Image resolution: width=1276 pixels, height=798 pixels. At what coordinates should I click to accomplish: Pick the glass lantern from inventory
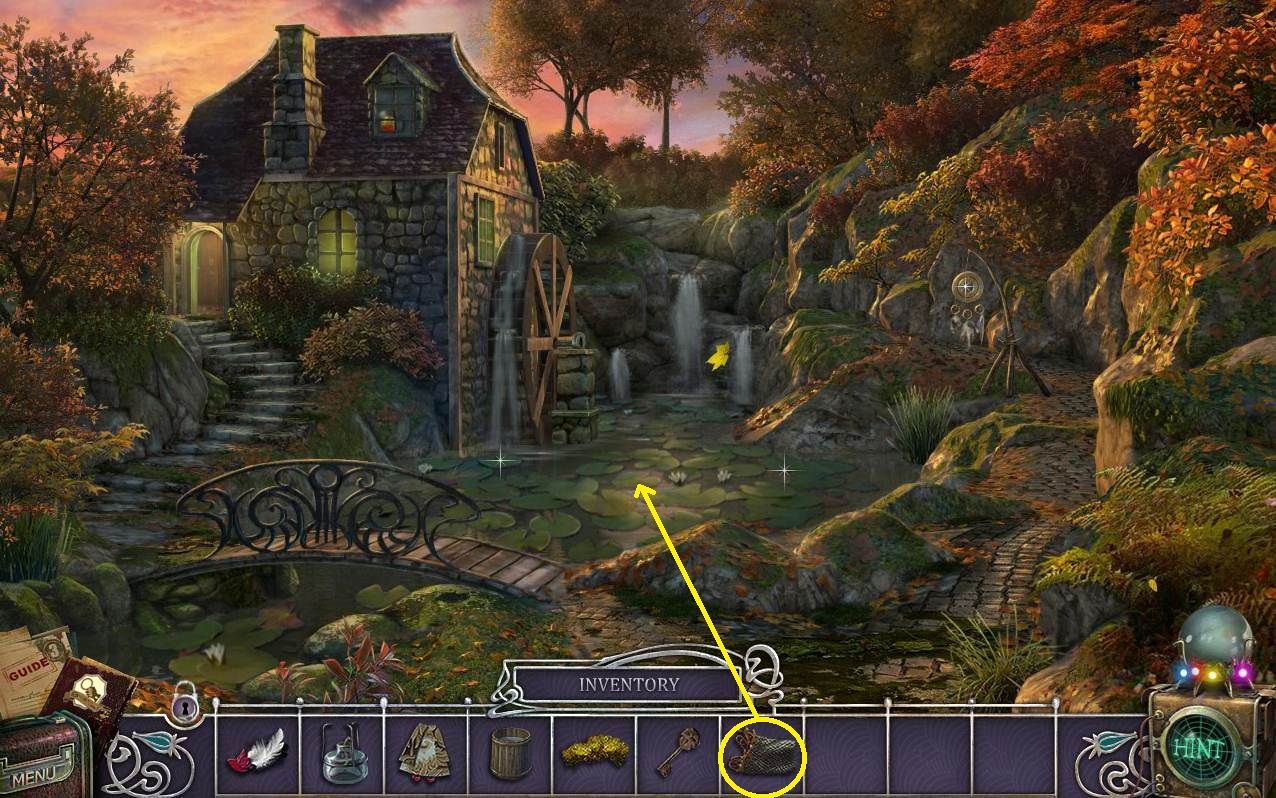coord(342,755)
